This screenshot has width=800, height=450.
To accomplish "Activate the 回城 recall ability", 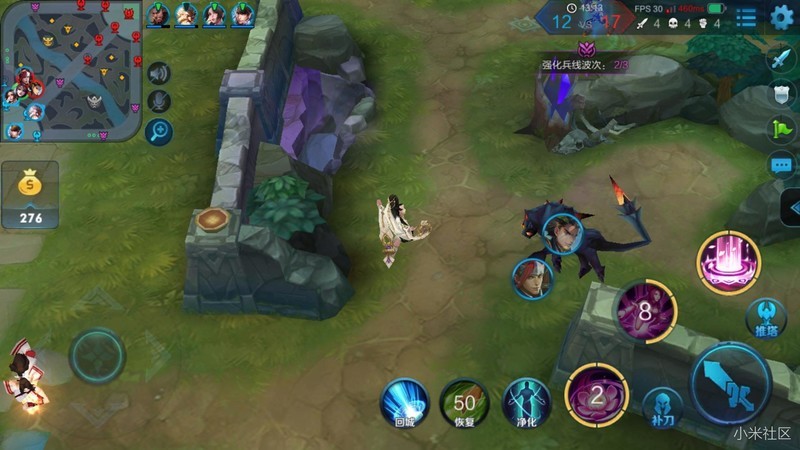I will coord(405,404).
